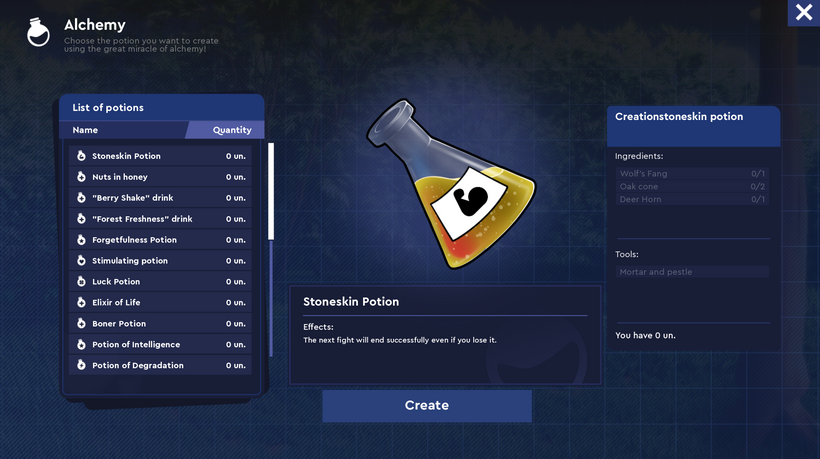Choose Nuts in honey recipe
Screen dimensions: 820x459
click(x=160, y=177)
